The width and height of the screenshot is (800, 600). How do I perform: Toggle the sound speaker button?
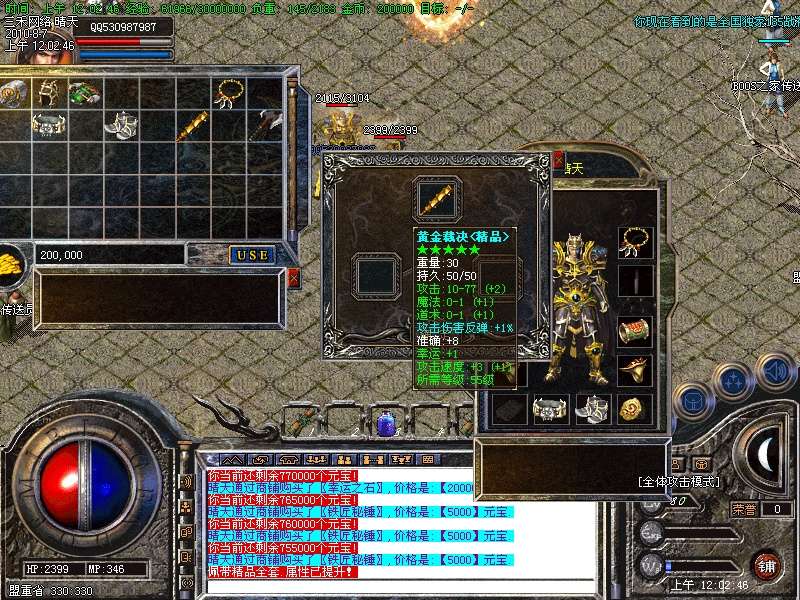[x=776, y=372]
